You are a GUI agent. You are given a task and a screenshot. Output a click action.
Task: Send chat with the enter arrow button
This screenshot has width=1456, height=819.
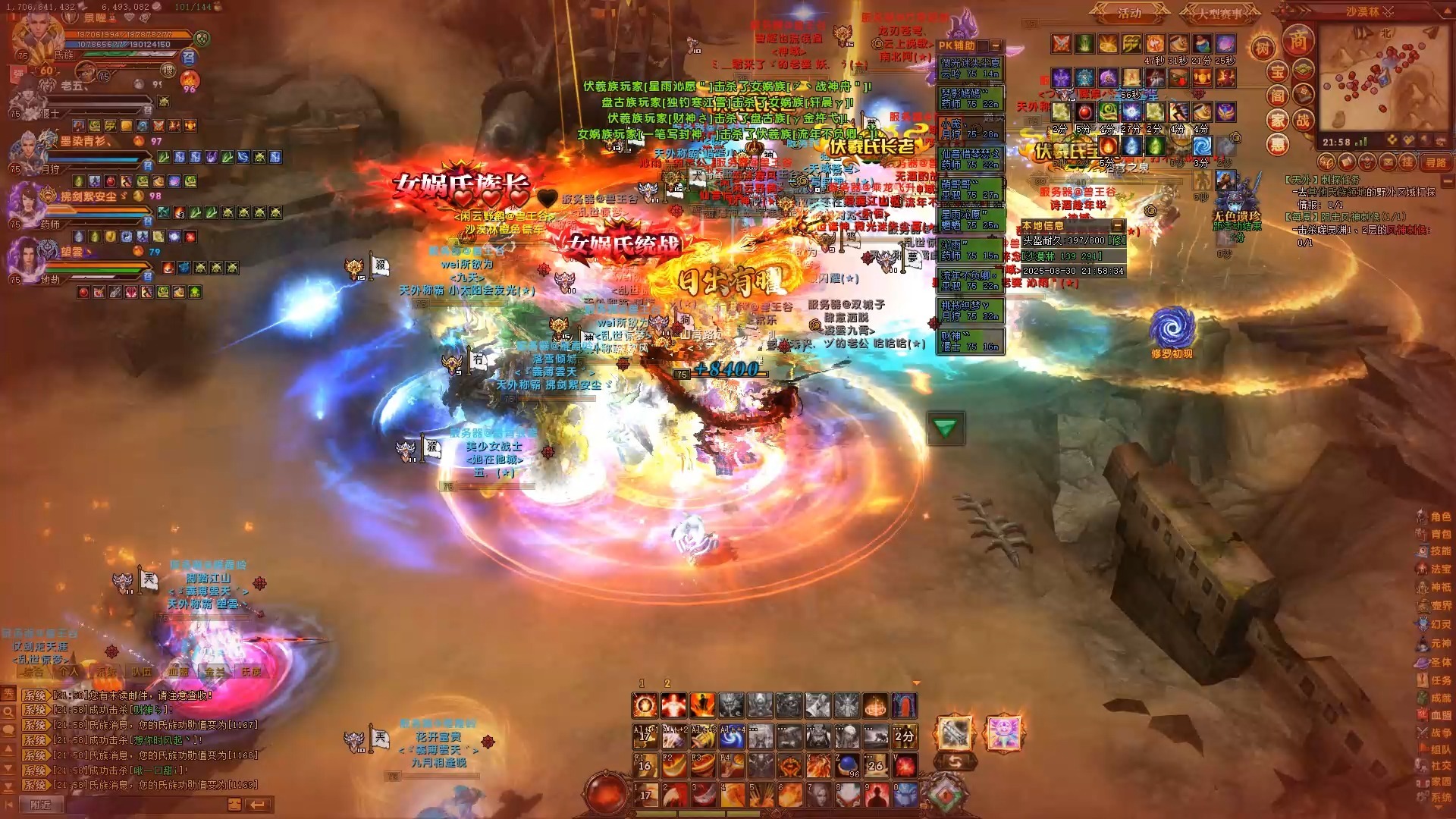[x=258, y=805]
